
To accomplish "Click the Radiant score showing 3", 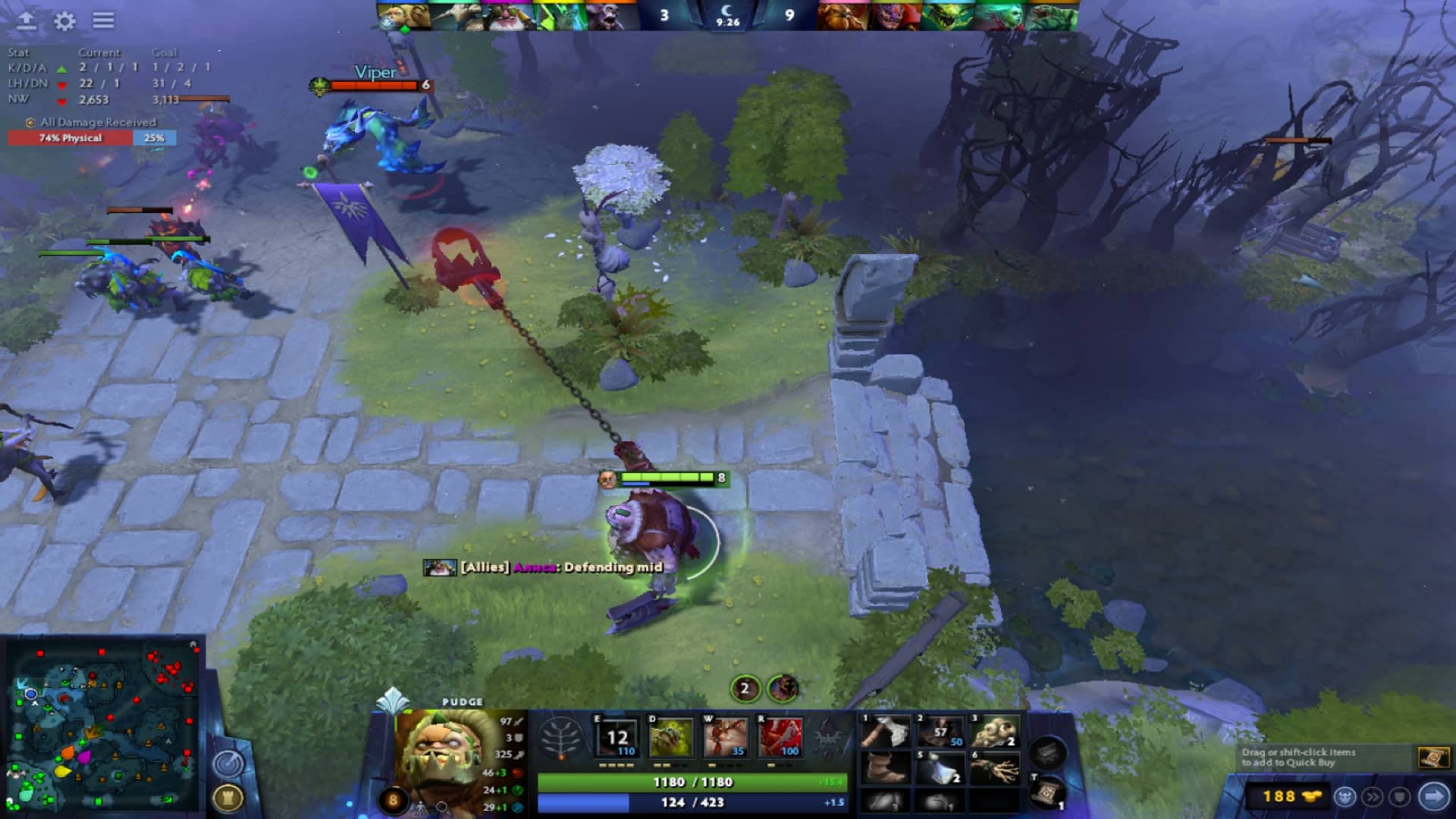I will point(664,15).
